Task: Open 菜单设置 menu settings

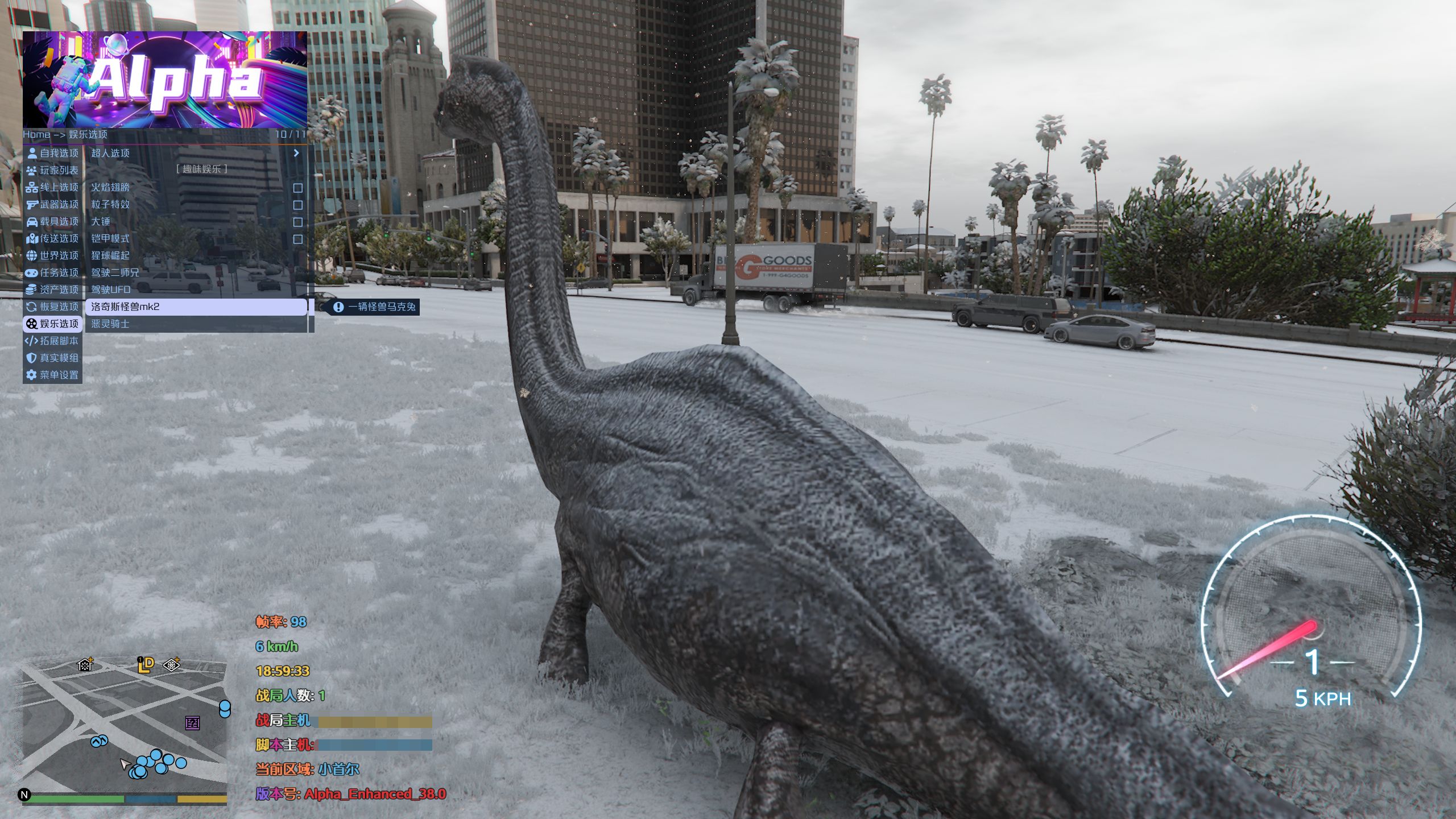Action: point(52,375)
